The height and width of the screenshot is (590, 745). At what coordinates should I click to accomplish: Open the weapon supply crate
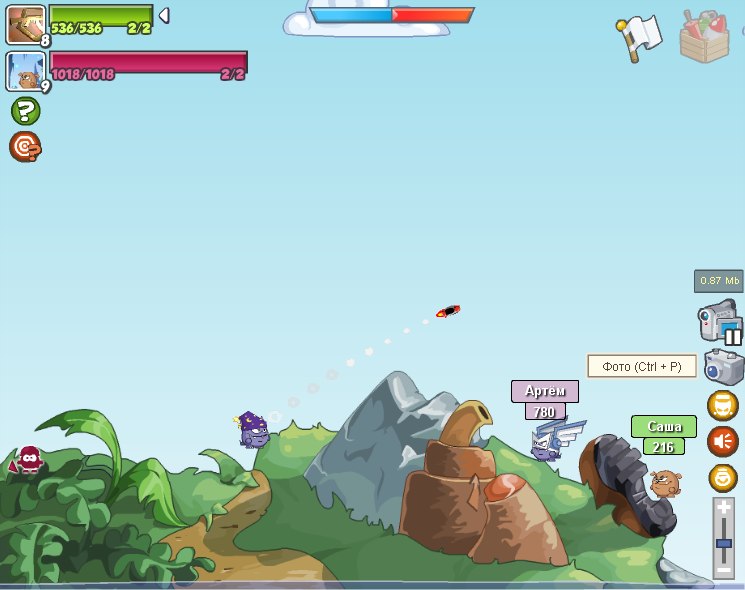pyautogui.click(x=704, y=37)
